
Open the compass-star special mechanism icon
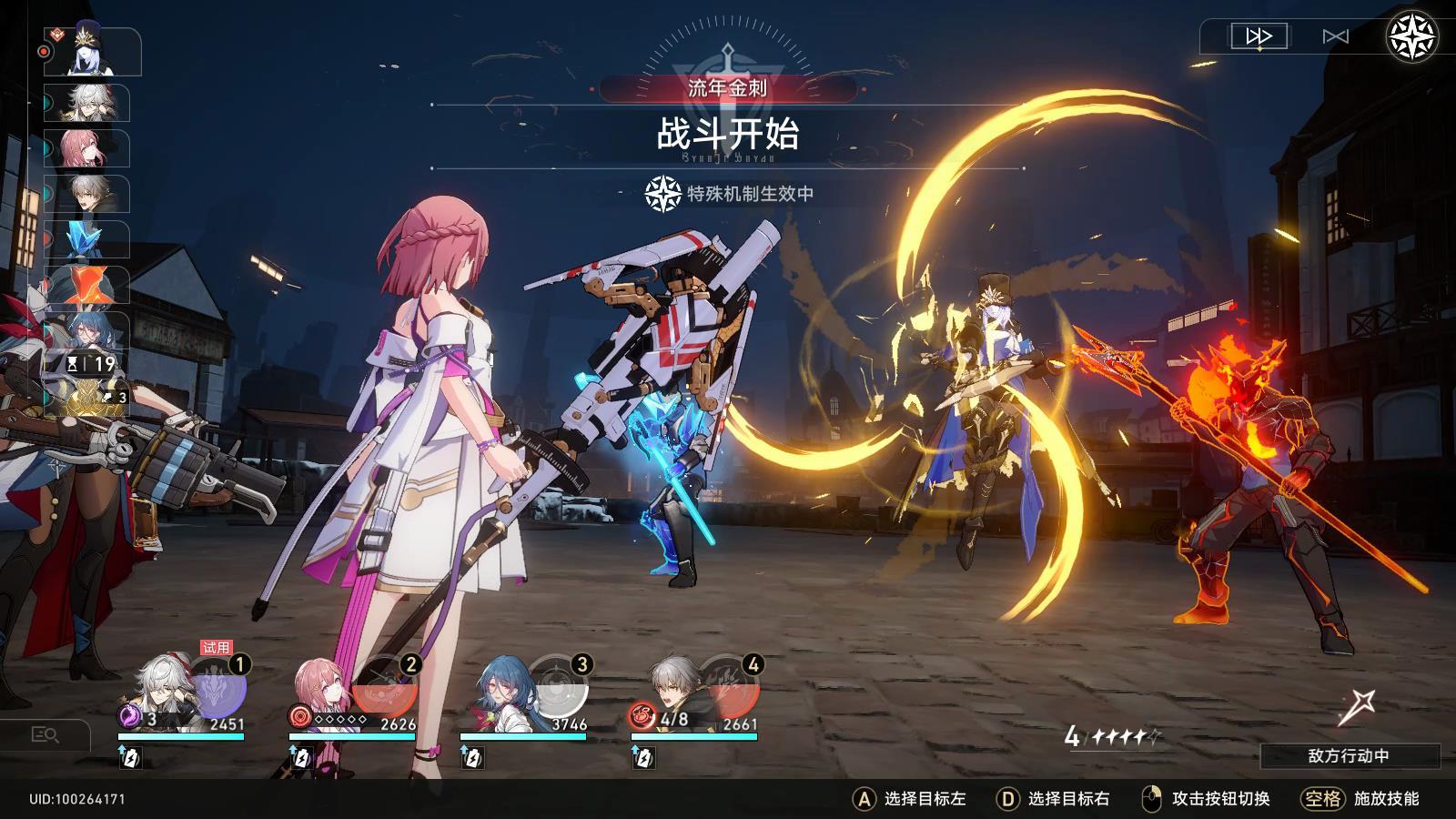point(1411,37)
